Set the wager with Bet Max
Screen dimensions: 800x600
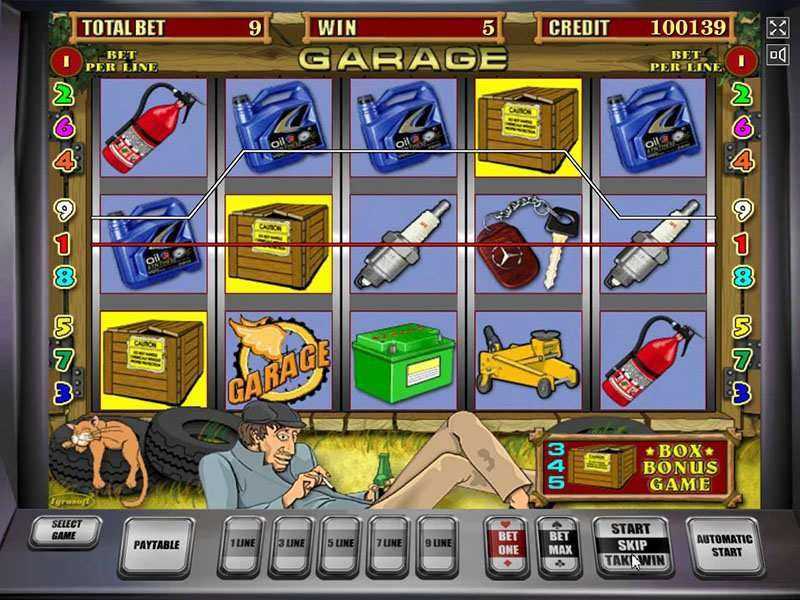558,543
